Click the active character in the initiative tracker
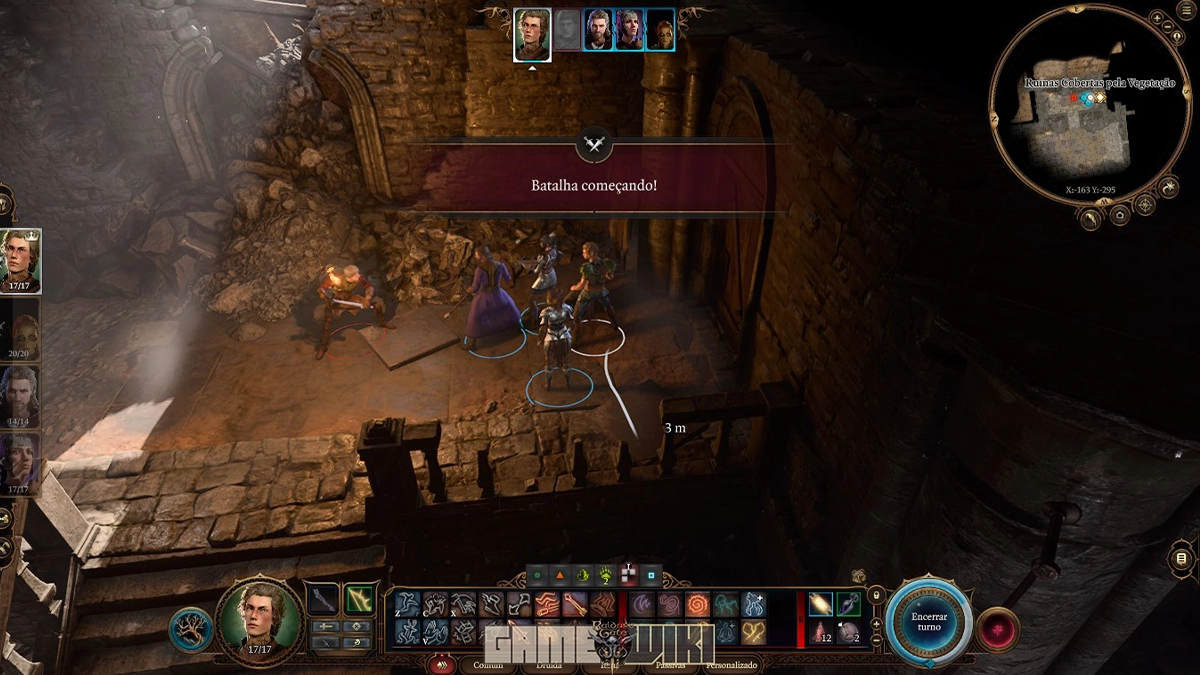Image resolution: width=1200 pixels, height=675 pixels. tap(532, 35)
